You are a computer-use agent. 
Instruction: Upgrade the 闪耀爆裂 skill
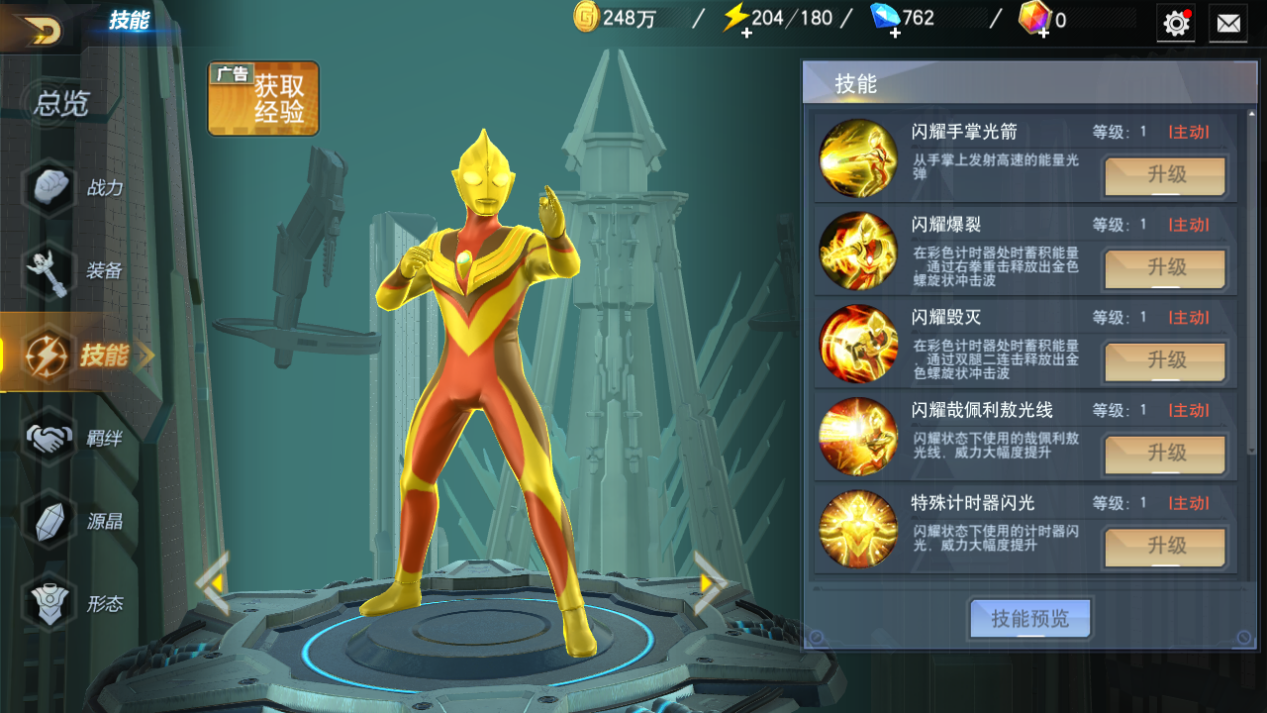click(1165, 268)
